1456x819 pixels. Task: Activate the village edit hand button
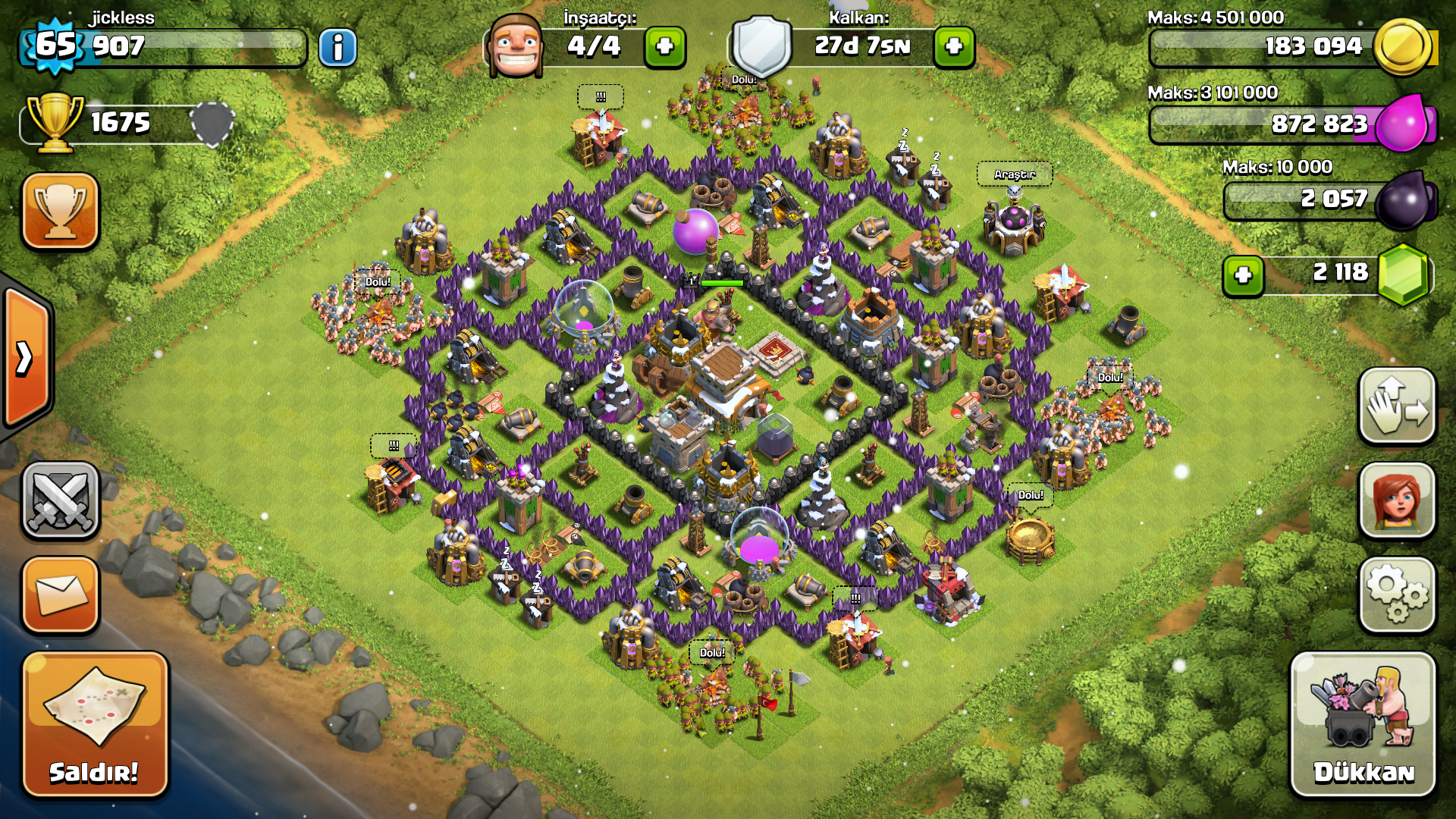1397,406
